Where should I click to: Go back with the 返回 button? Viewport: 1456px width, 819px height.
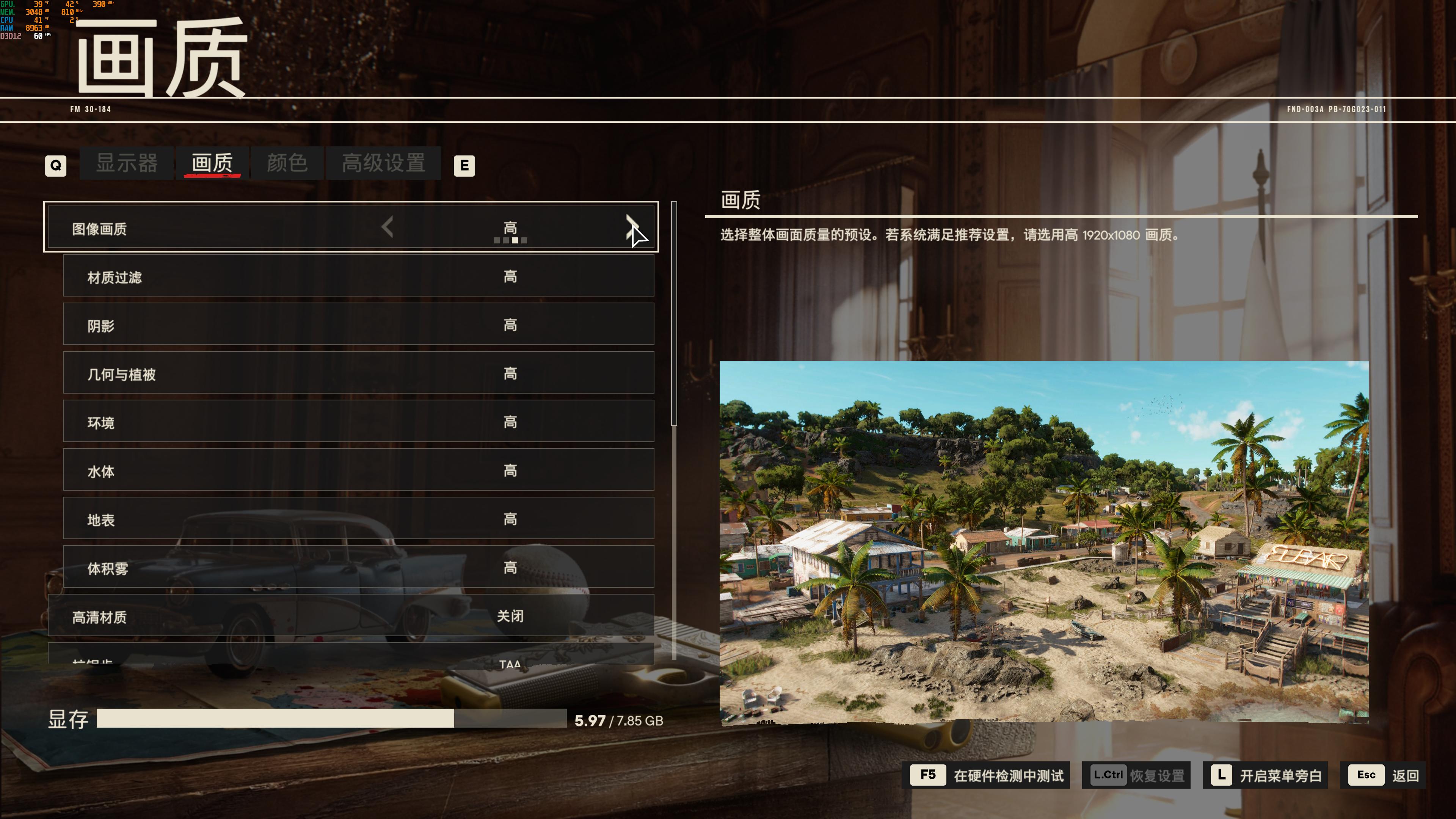click(1384, 775)
